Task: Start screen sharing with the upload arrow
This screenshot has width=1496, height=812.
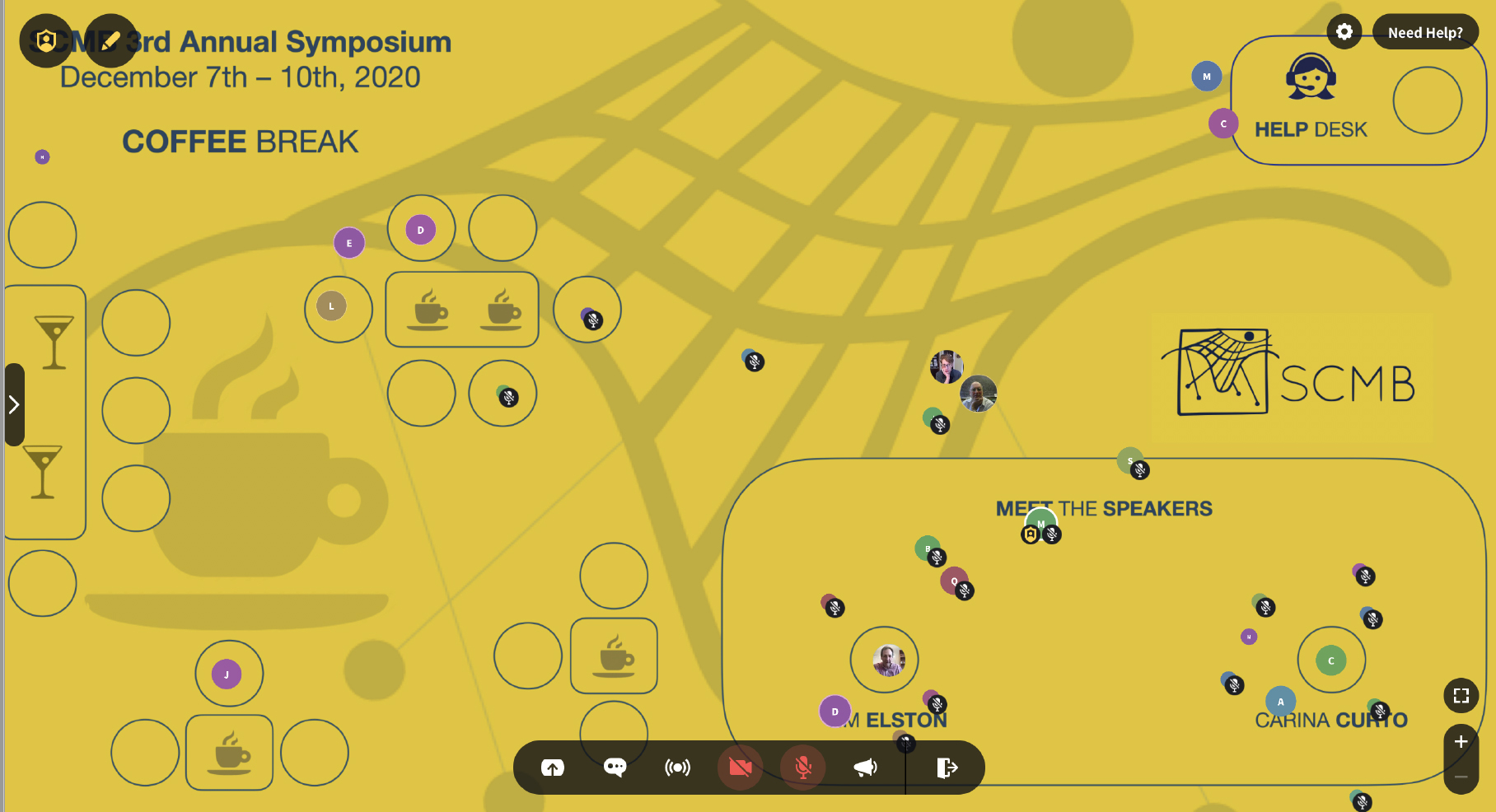Action: coord(554,767)
